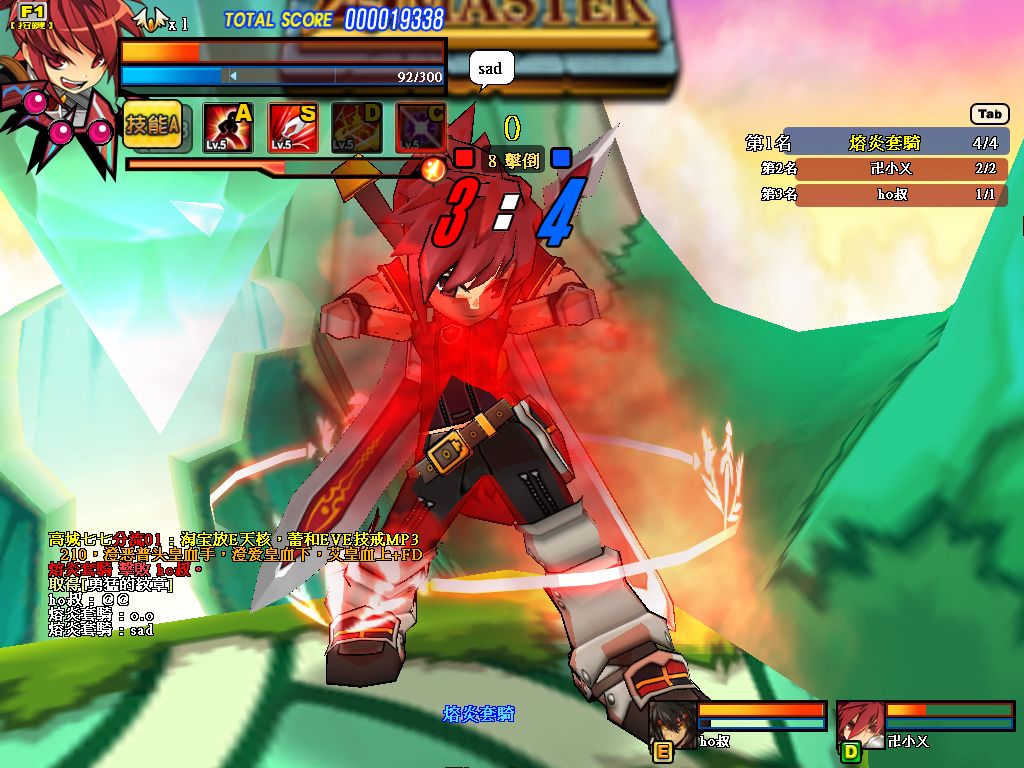Screen dimensions: 1024x768
Task: Click the ho叔 player portrait
Action: click(x=671, y=723)
